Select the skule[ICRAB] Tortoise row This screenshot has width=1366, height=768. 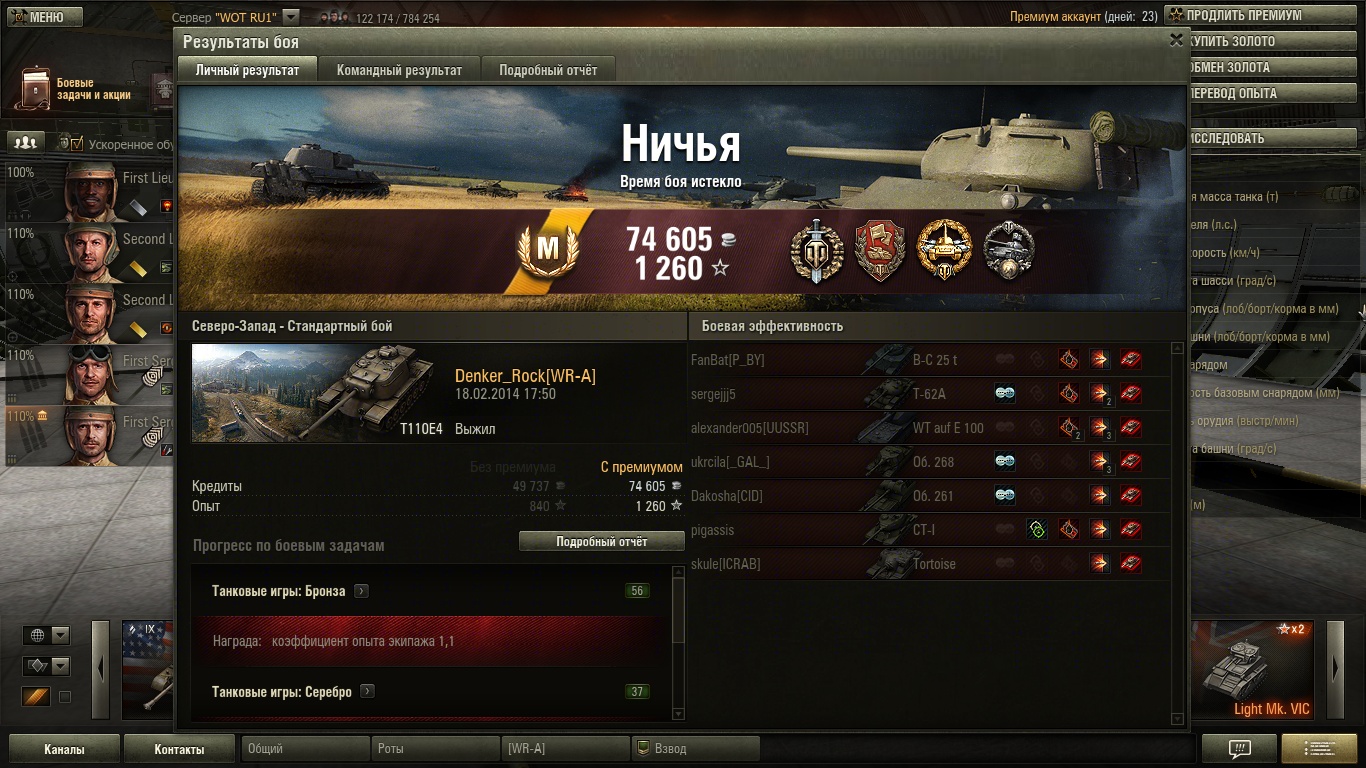click(928, 564)
